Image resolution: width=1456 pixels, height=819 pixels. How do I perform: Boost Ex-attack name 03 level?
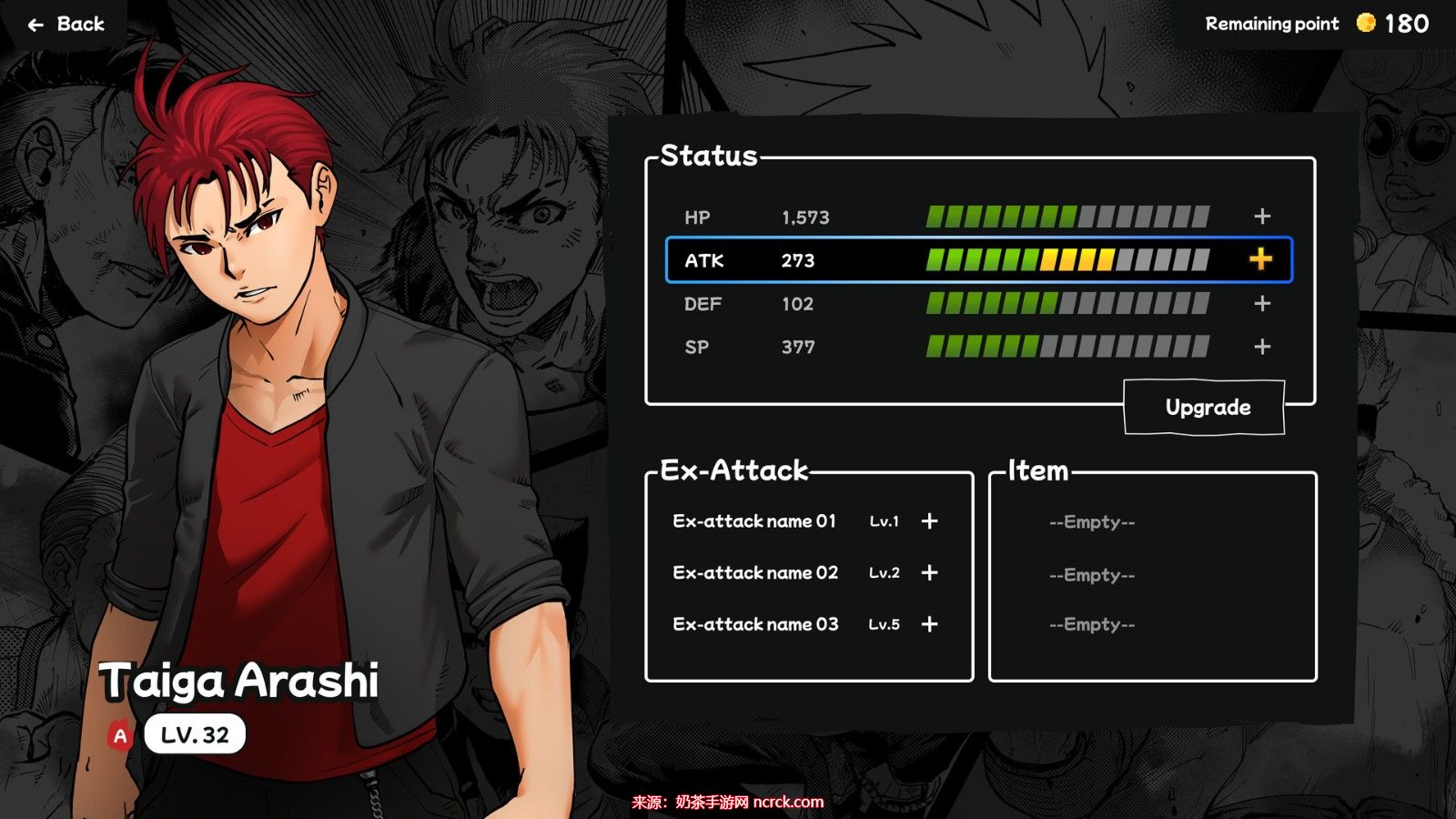pos(929,624)
